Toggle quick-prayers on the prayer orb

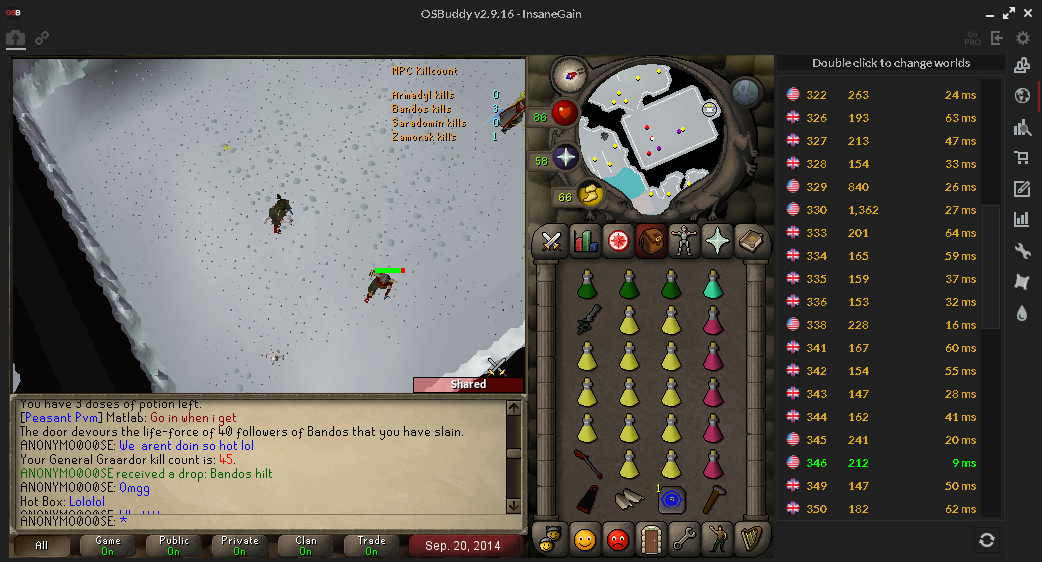566,158
